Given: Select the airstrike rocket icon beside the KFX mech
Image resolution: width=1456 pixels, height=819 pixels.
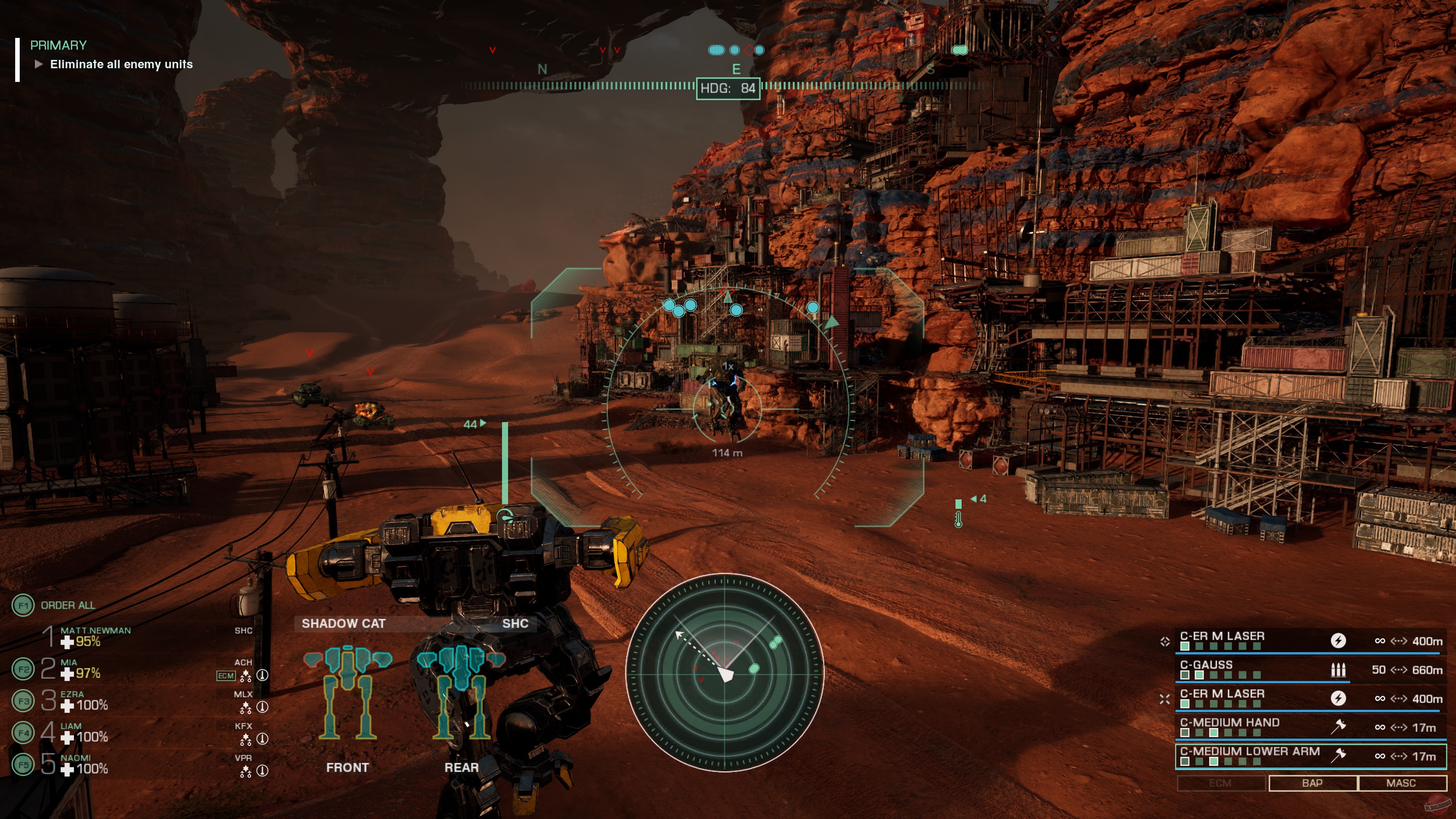Looking at the screenshot, I should pos(262,739).
